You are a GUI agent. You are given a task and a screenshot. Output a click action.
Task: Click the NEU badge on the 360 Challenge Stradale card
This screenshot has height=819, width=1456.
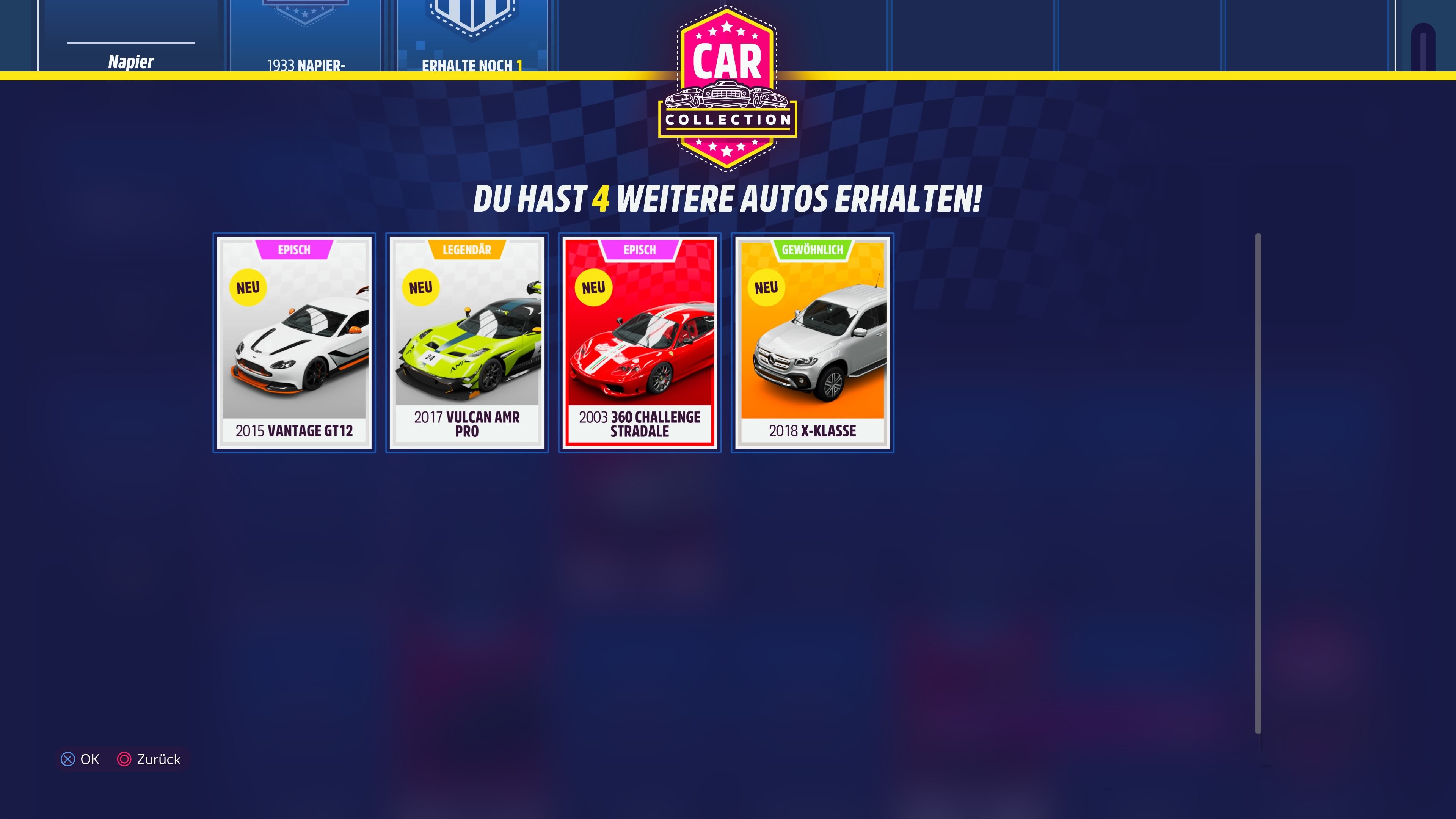point(594,287)
